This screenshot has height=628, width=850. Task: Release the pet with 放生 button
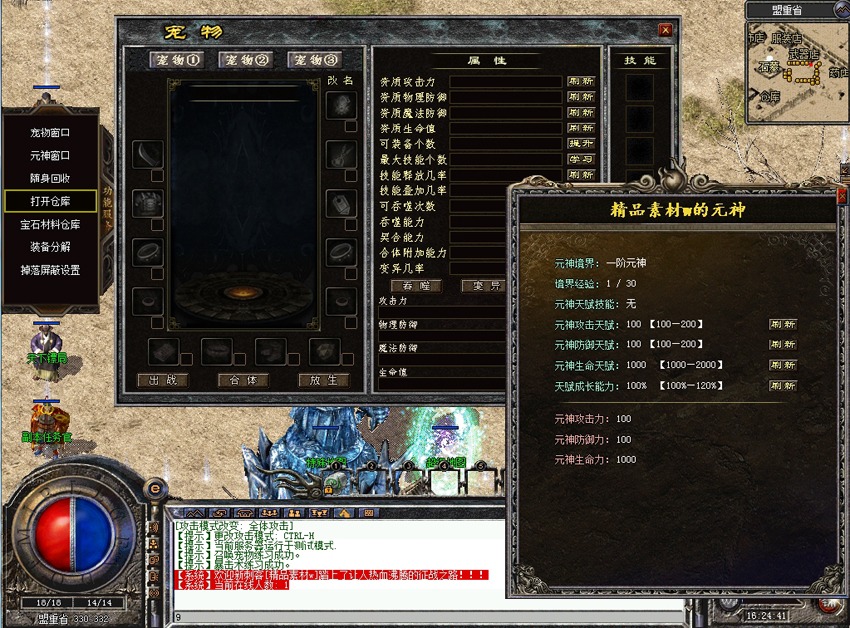pos(323,380)
